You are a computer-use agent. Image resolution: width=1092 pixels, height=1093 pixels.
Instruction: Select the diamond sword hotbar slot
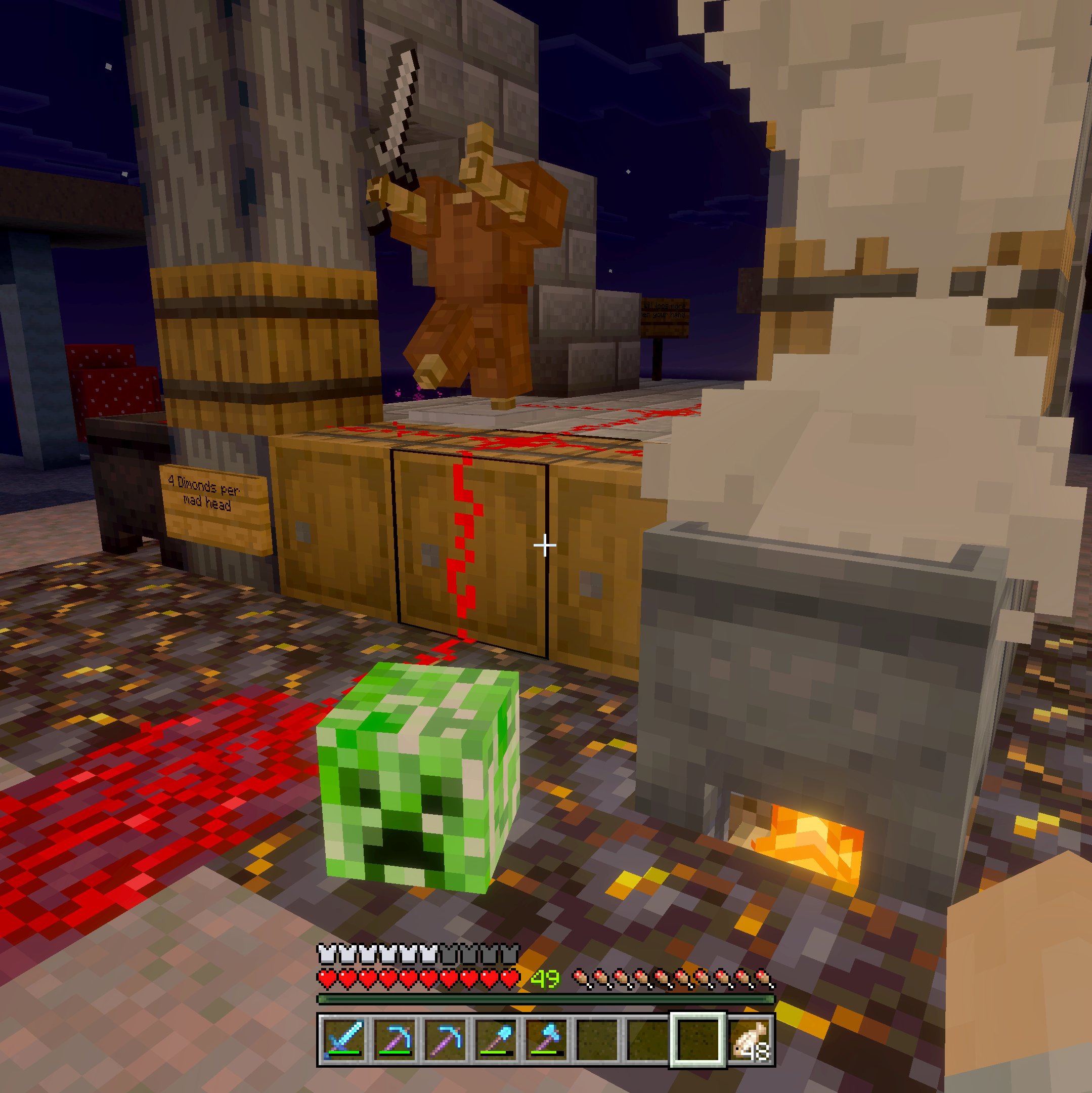pos(345,1039)
